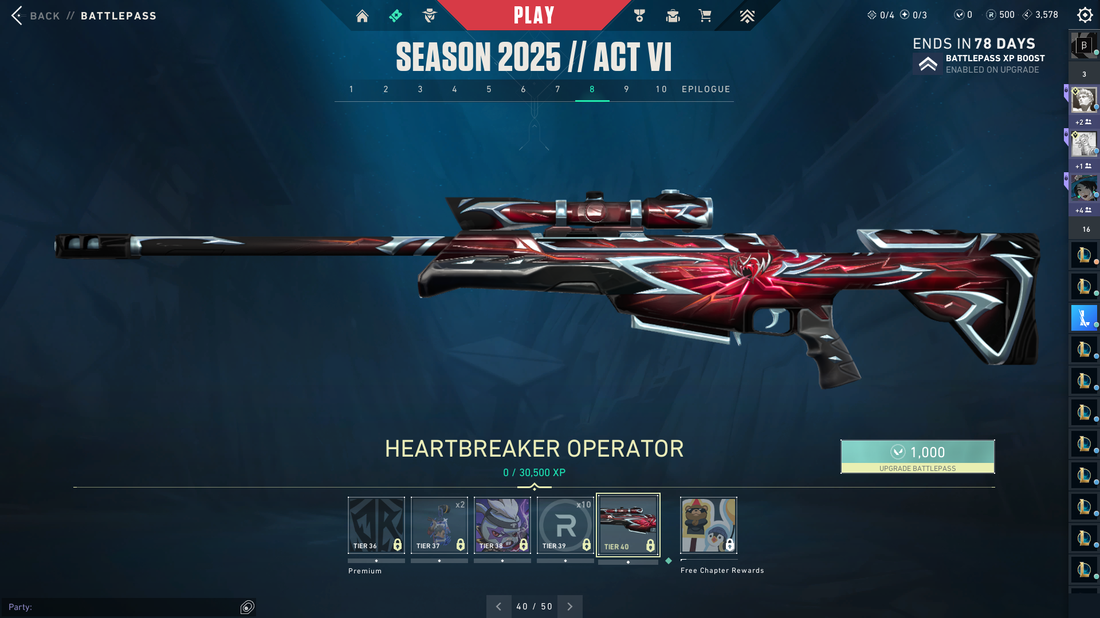This screenshot has width=1100, height=618.
Task: Select the Tier 36 reward tile
Action: click(376, 526)
